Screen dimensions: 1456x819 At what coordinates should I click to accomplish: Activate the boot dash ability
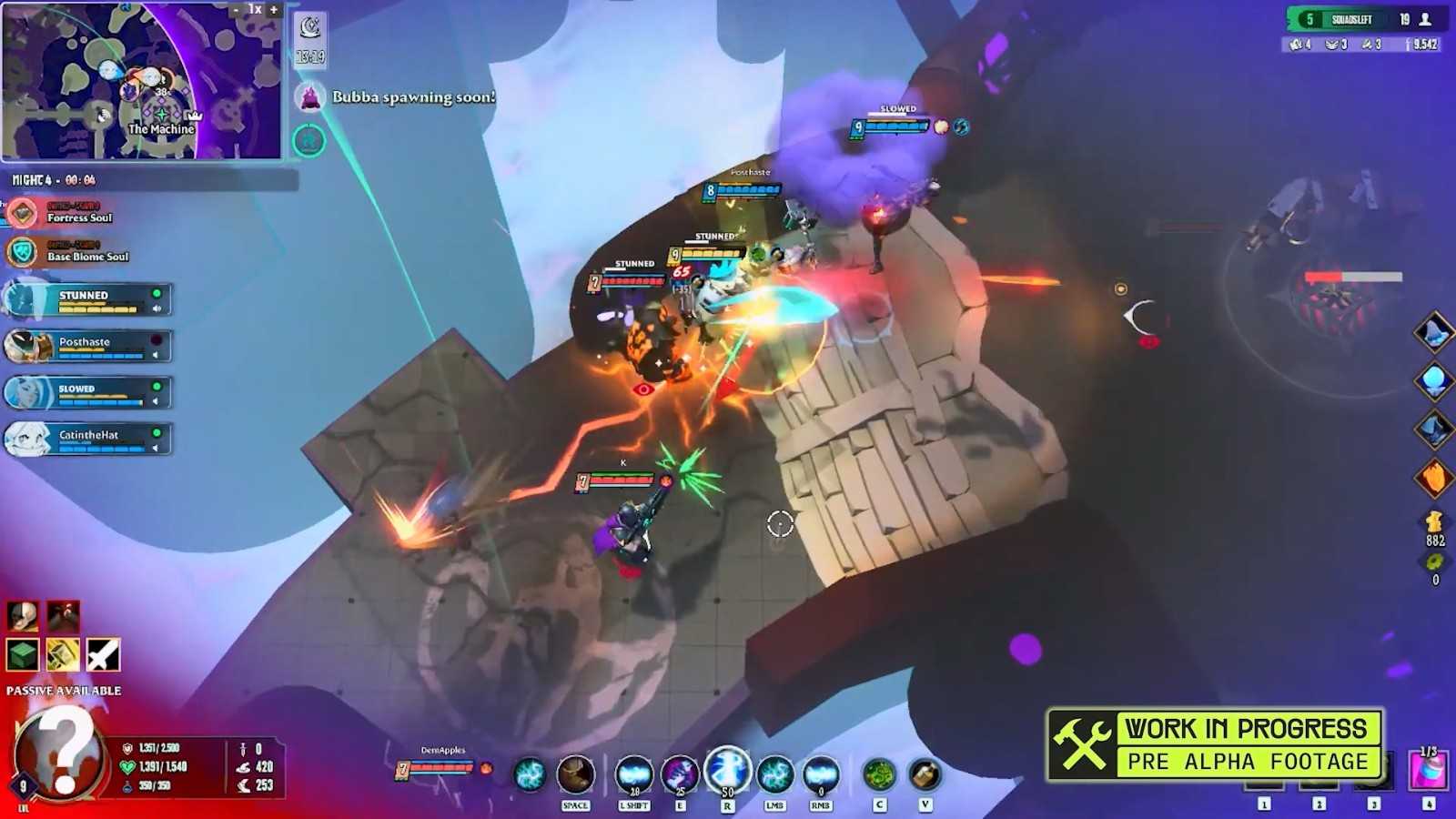575,775
